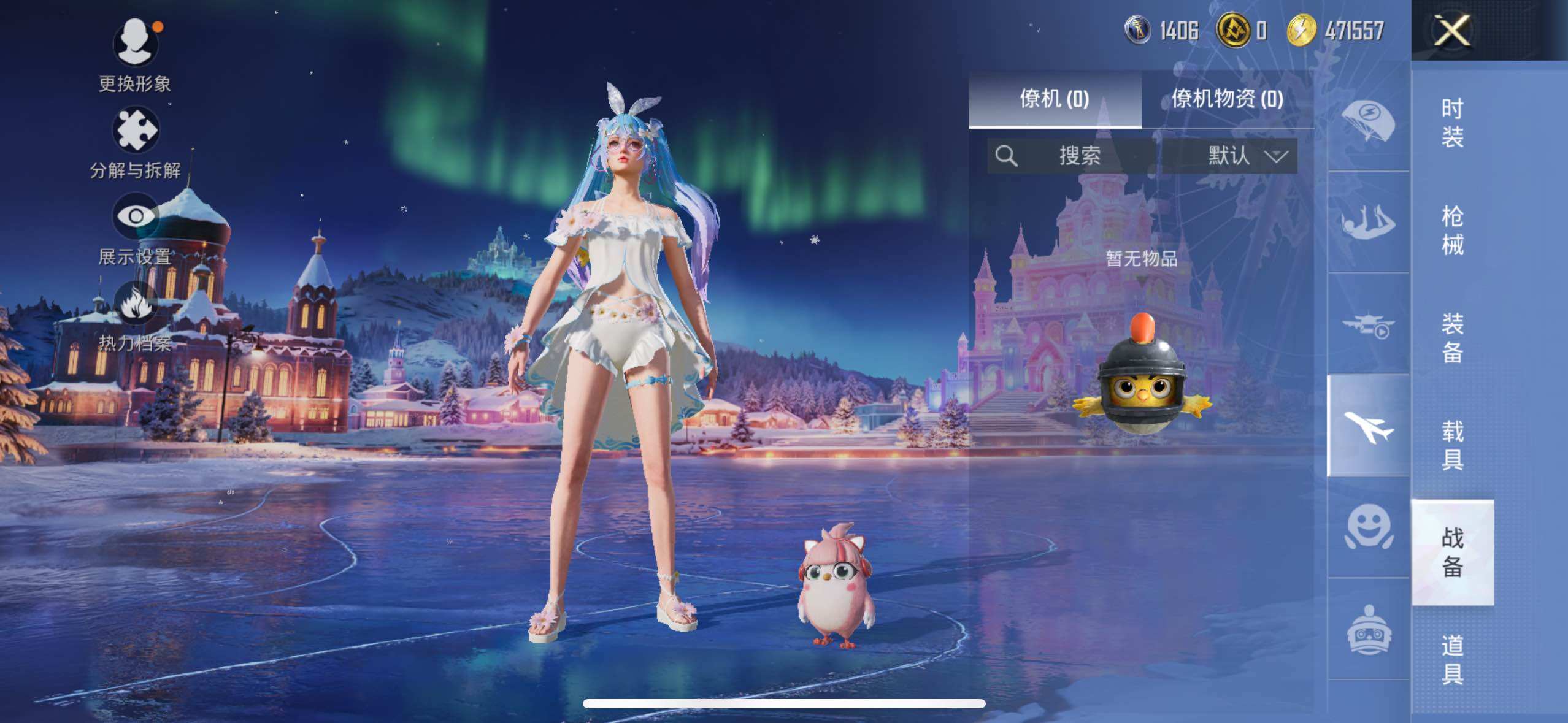Switch to the 僚机 (0) tab
Screen dimensions: 1568x723
[x=1055, y=99]
